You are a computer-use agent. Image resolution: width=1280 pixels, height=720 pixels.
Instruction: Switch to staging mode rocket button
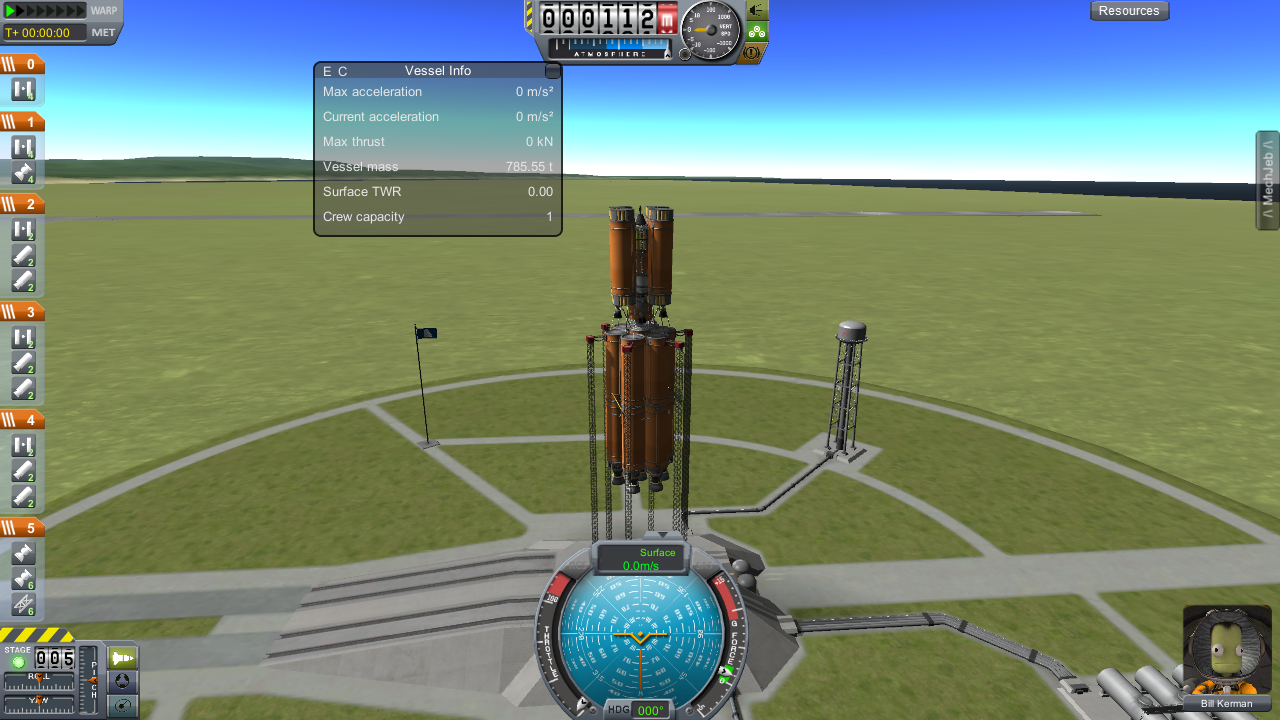[x=122, y=659]
